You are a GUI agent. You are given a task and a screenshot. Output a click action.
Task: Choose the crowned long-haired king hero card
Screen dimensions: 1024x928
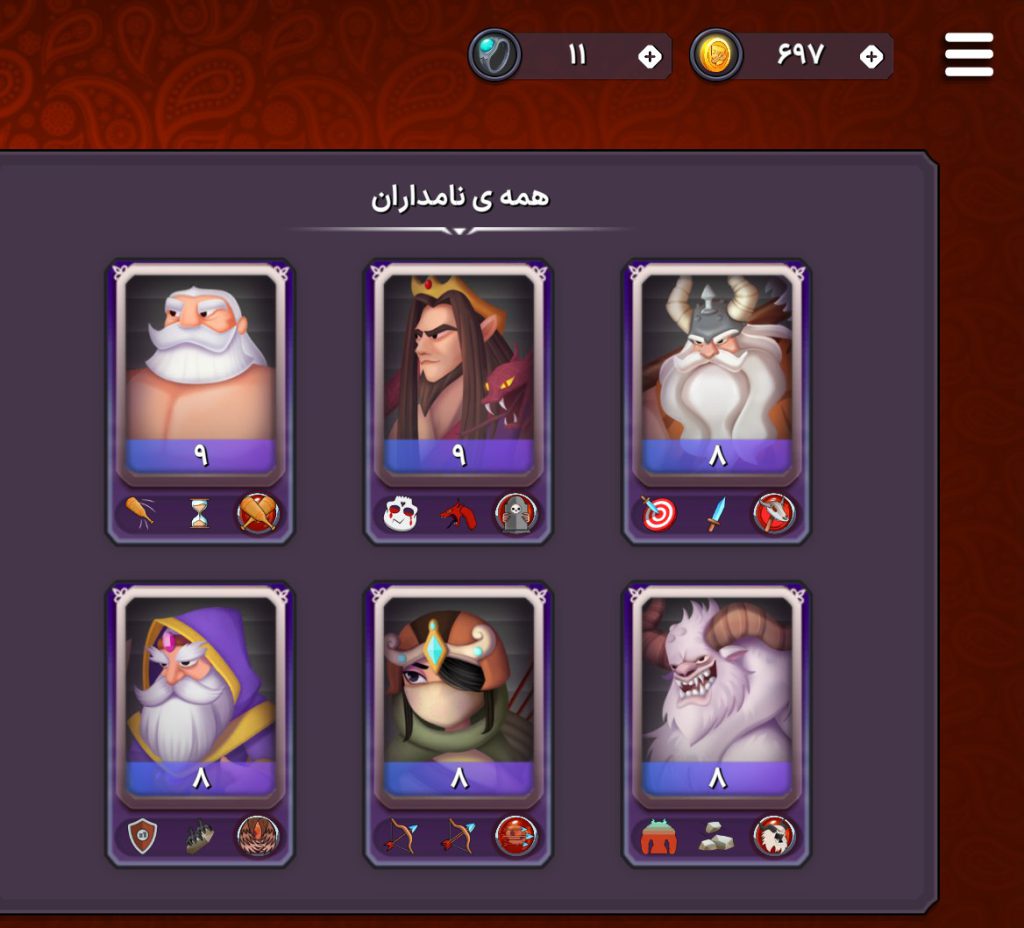(x=458, y=370)
